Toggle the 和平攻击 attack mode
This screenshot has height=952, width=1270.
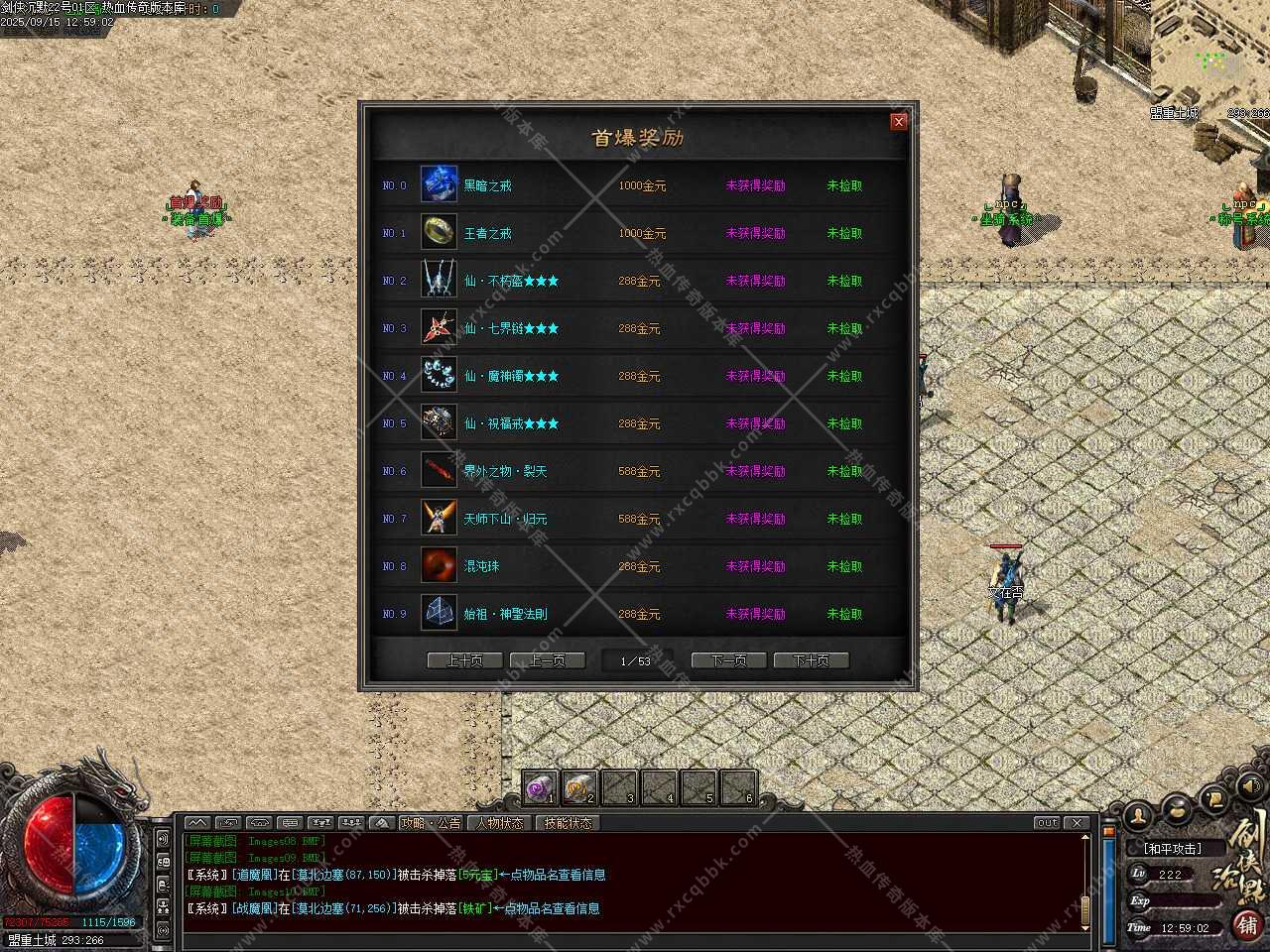[x=1172, y=849]
